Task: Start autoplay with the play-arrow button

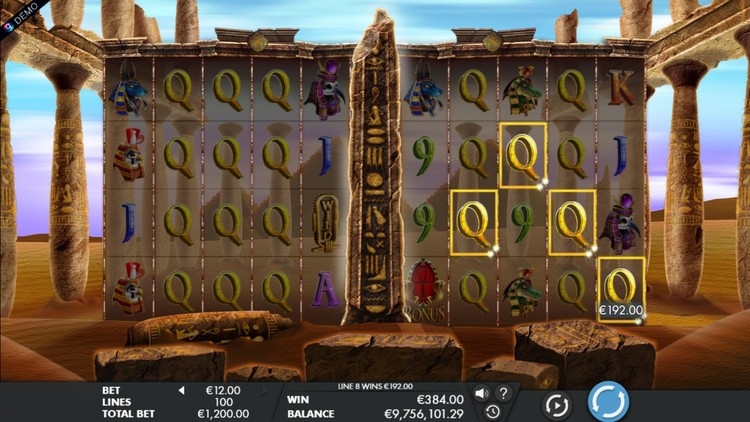Action: [x=557, y=404]
